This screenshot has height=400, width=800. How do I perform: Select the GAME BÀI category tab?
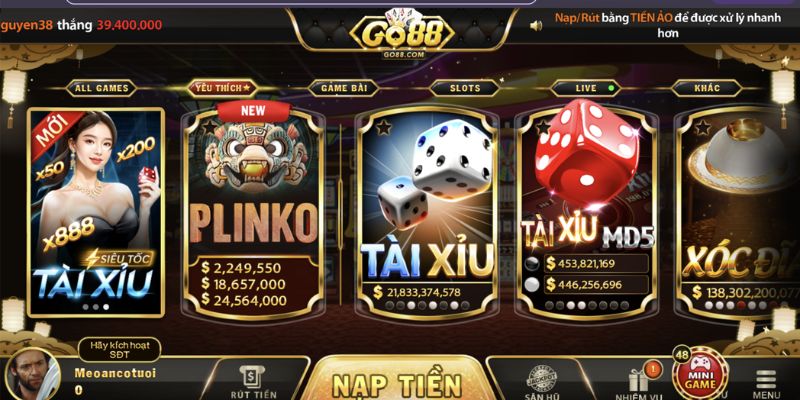pyautogui.click(x=343, y=88)
